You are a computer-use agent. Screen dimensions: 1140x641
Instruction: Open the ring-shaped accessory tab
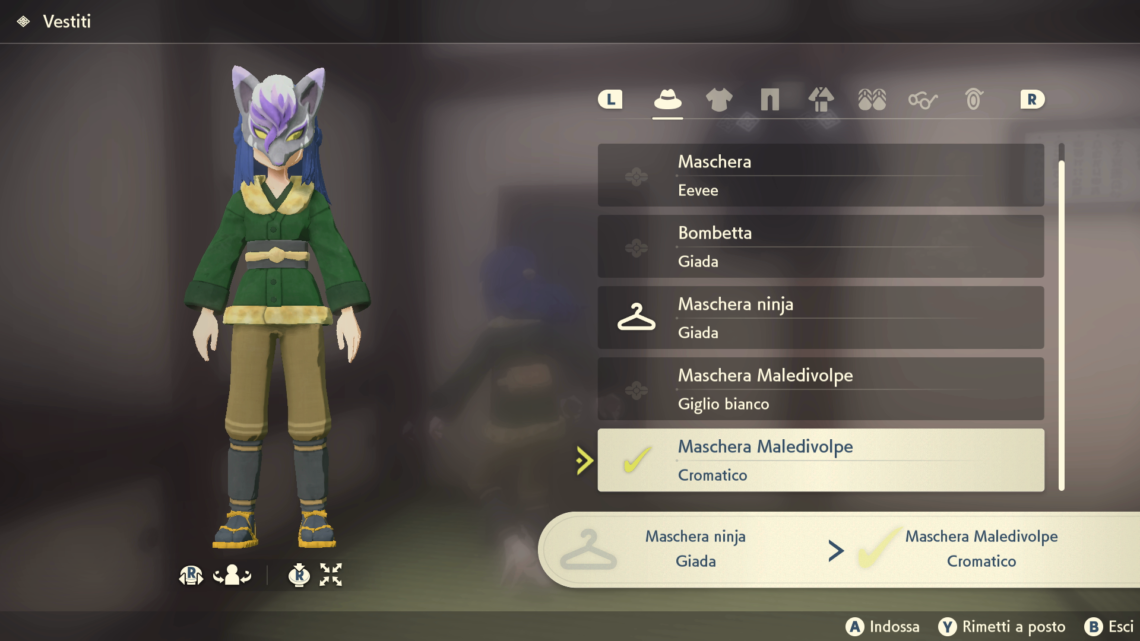[x=974, y=99]
